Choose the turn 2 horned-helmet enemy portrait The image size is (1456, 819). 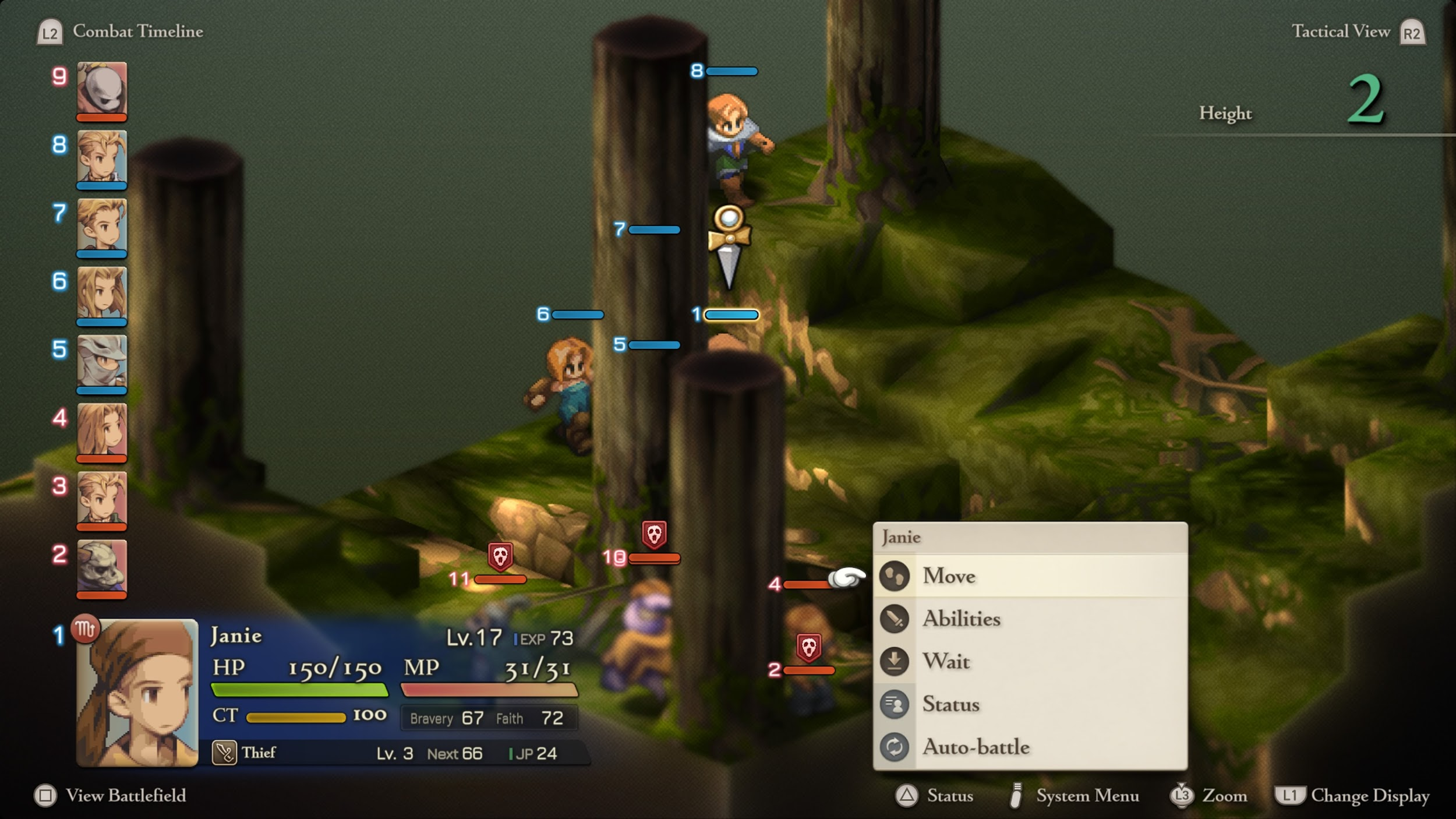click(x=102, y=566)
